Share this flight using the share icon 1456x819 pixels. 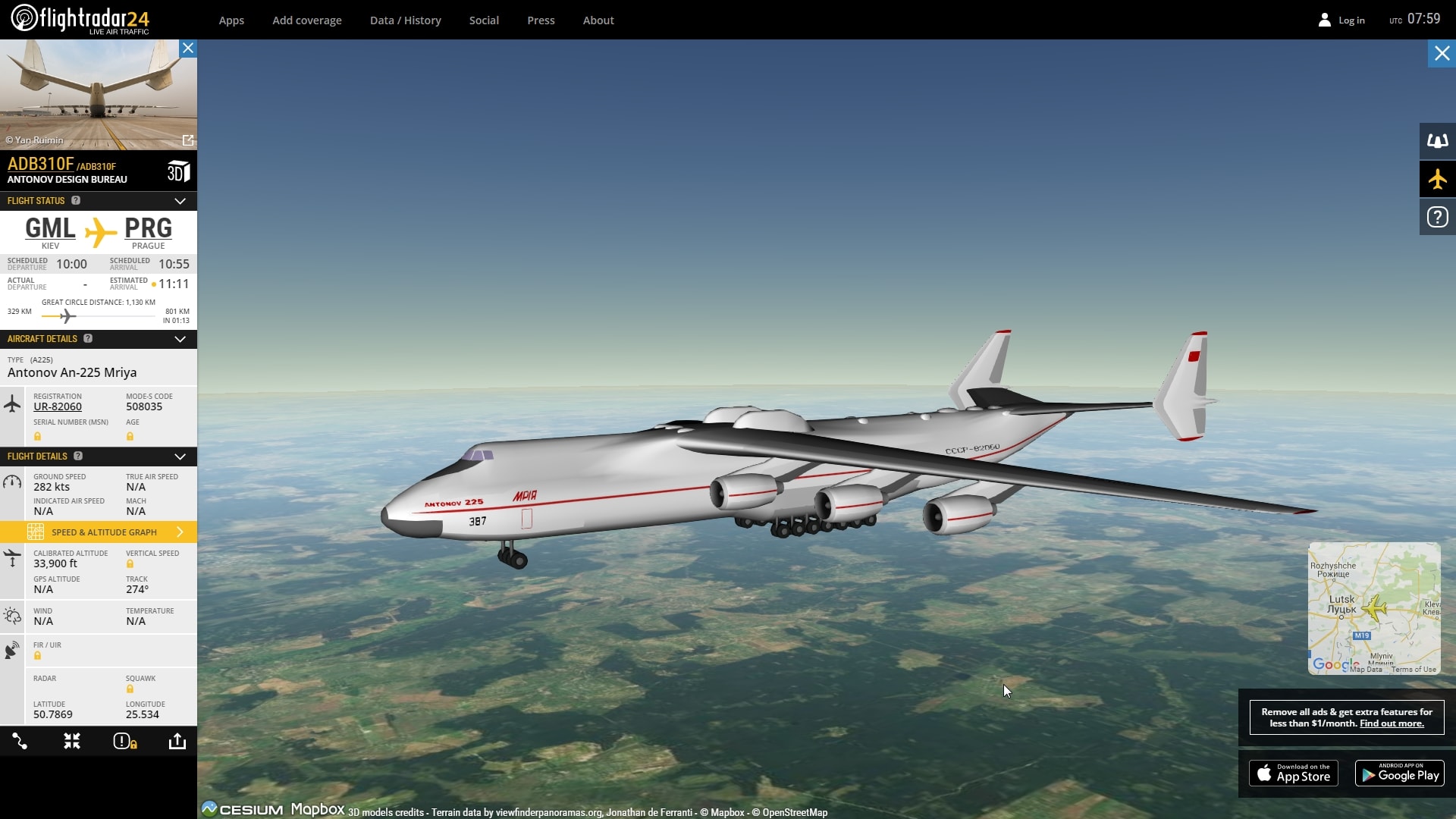177,742
